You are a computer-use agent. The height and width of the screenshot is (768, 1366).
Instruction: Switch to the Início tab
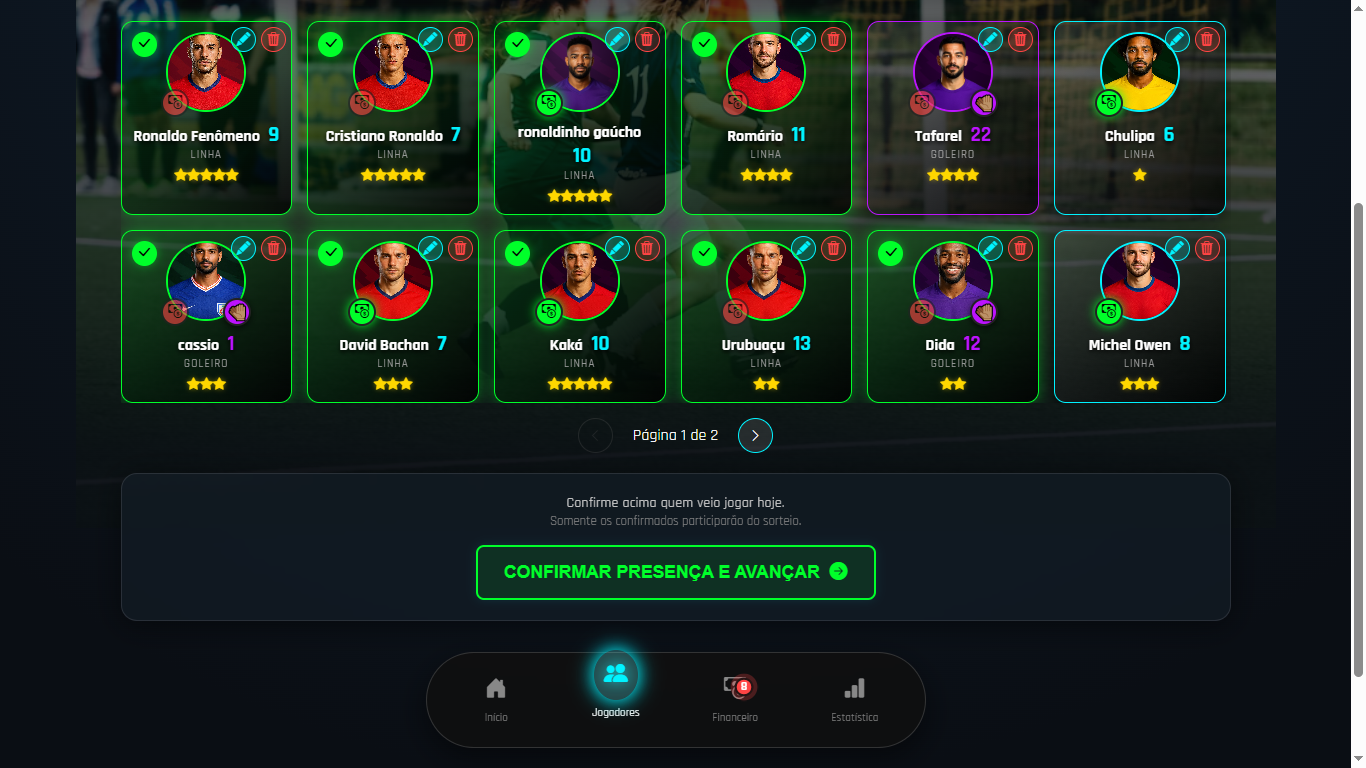[x=496, y=687]
